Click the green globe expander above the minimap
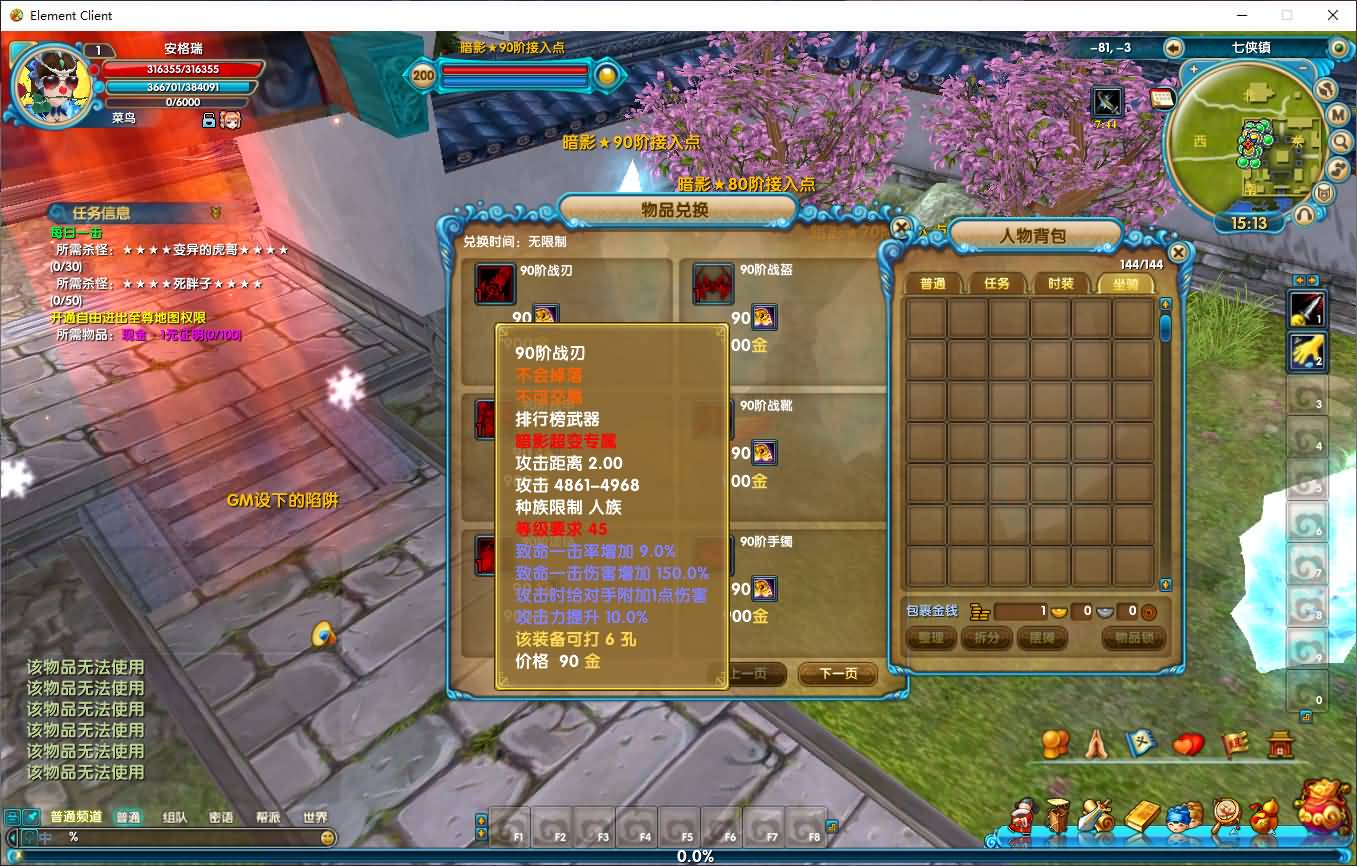The height and width of the screenshot is (866, 1357). [x=1339, y=47]
